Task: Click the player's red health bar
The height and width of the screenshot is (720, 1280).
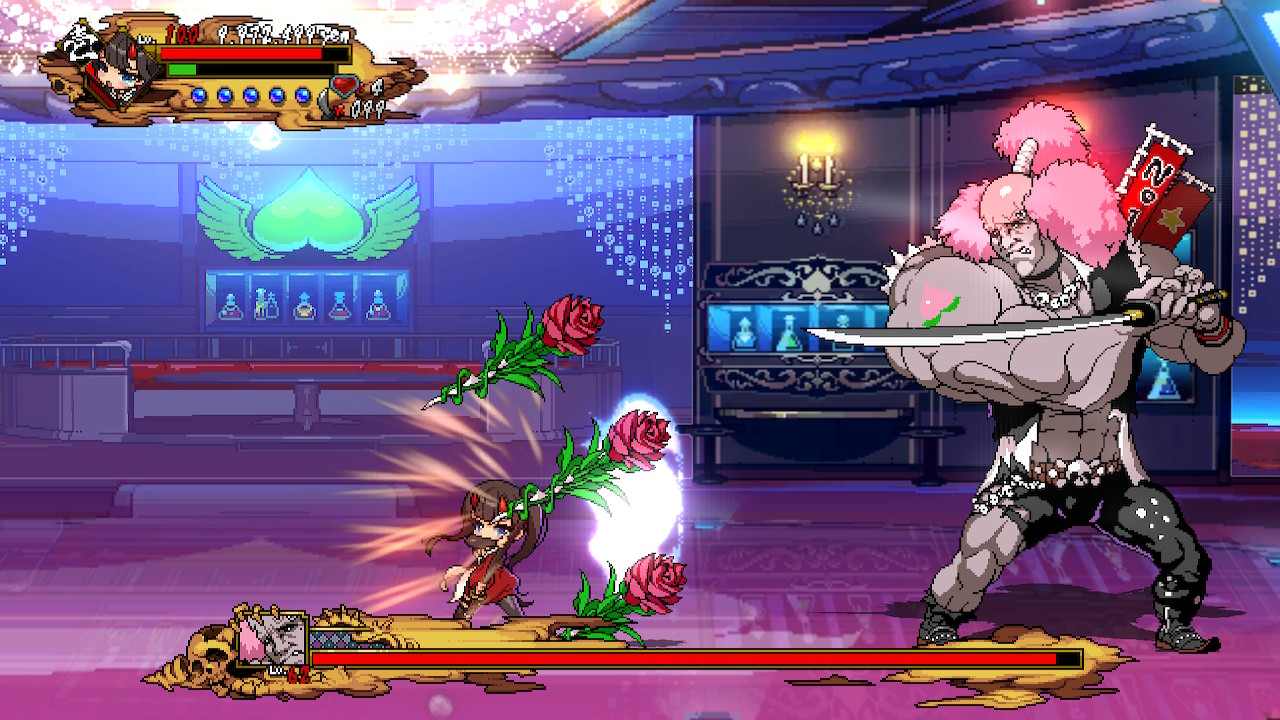Action: click(x=240, y=53)
